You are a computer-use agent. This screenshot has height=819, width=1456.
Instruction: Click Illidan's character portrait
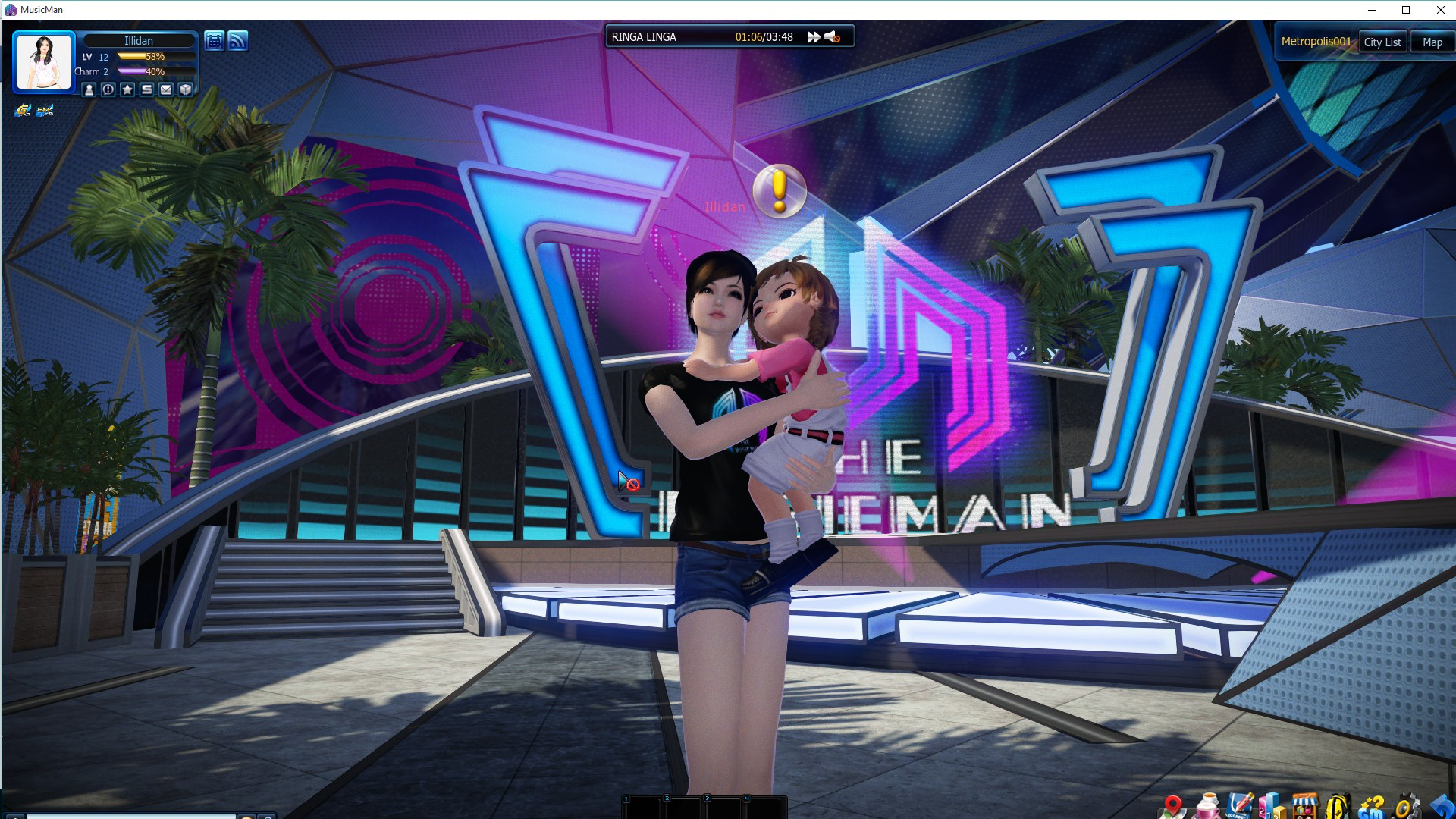(x=44, y=62)
